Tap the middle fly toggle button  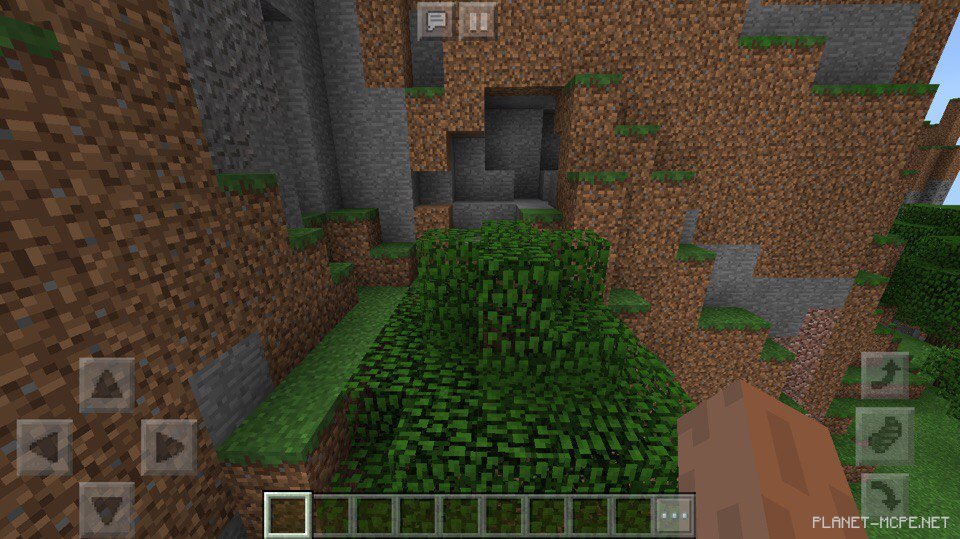(885, 436)
